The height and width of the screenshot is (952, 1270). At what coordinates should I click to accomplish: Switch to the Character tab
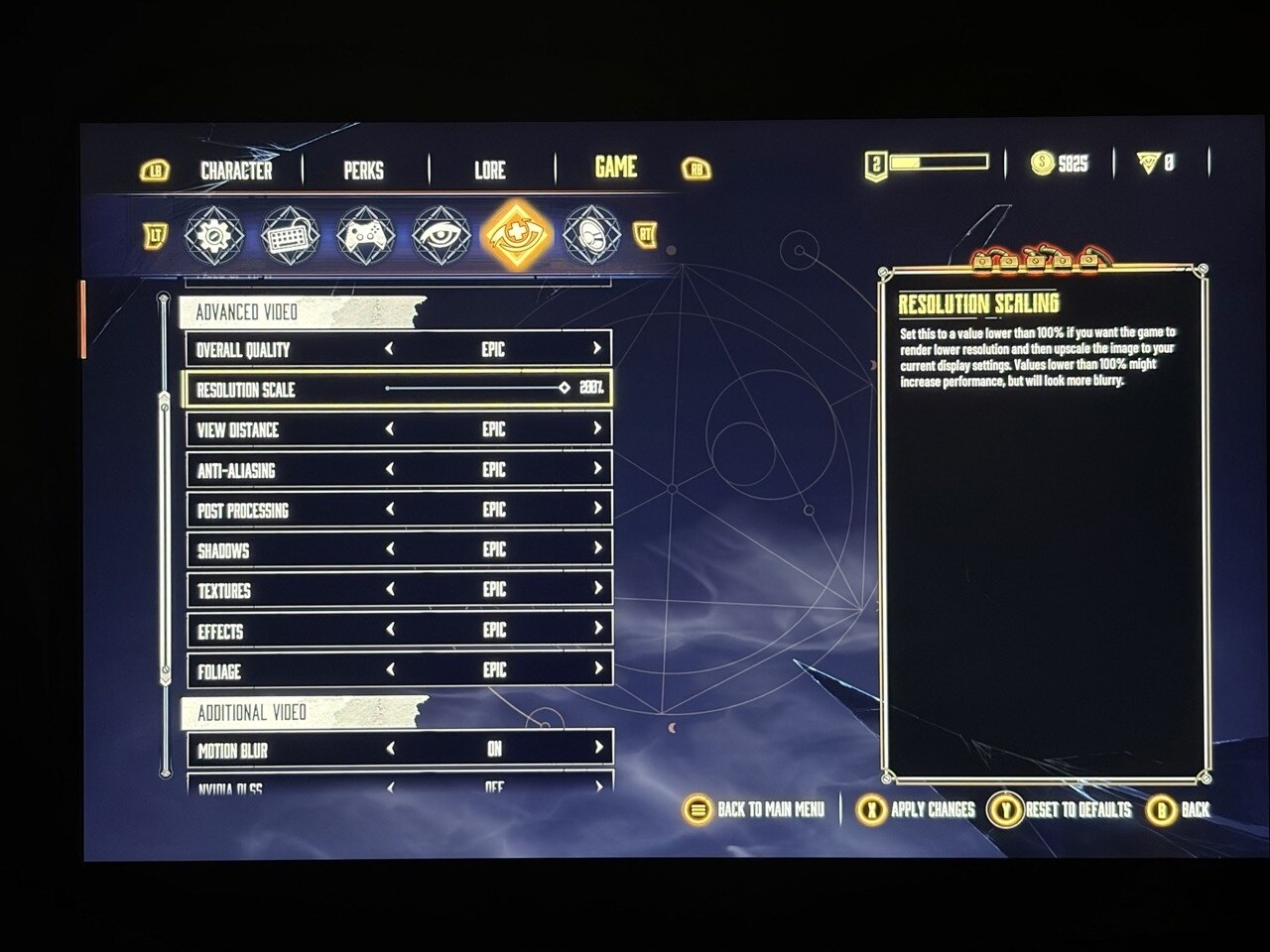pyautogui.click(x=236, y=171)
